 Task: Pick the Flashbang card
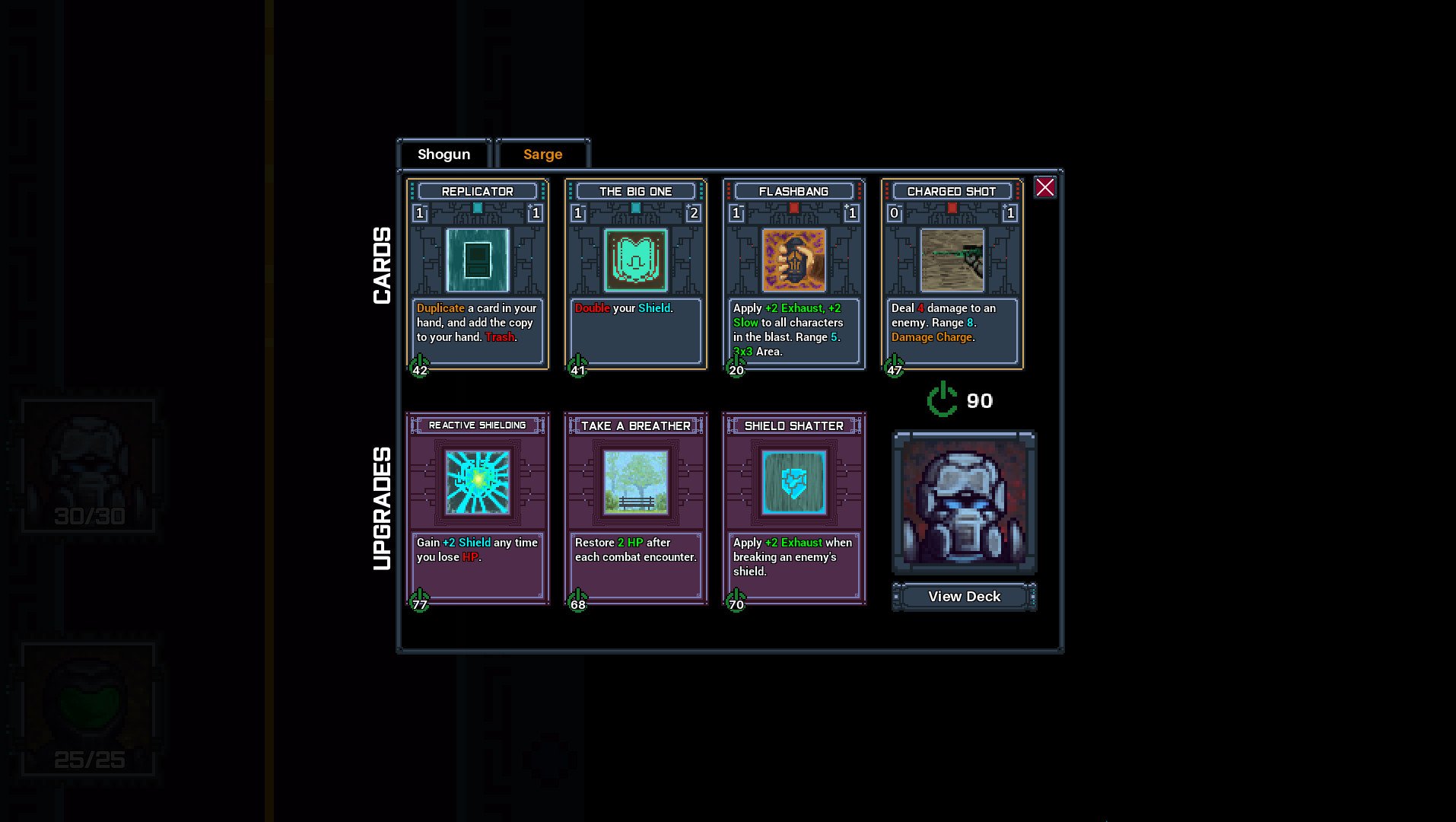(x=794, y=274)
